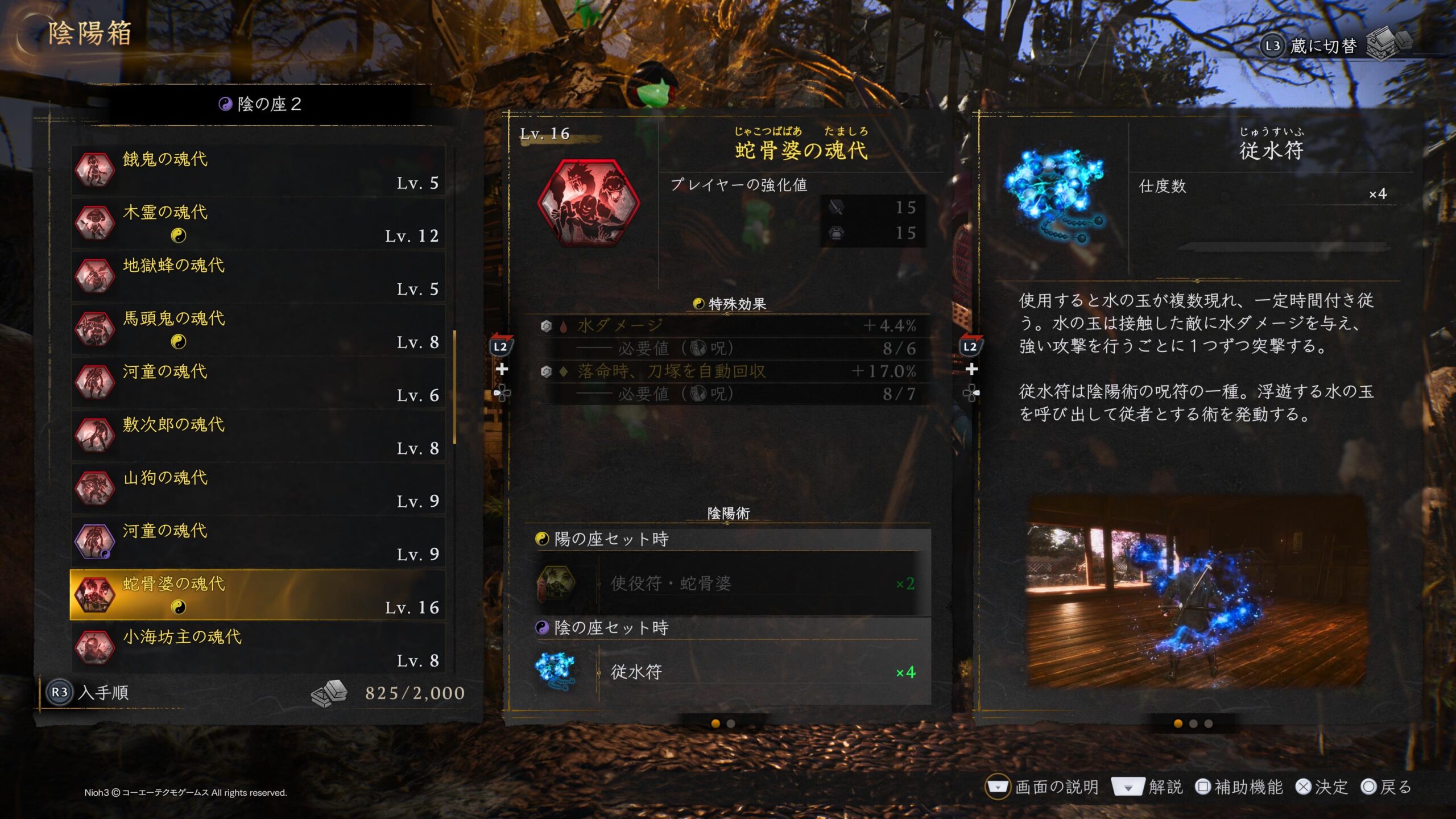The width and height of the screenshot is (1456, 819).
Task: Select the Lv. 9 河童の魂代 entry
Action: [258, 541]
